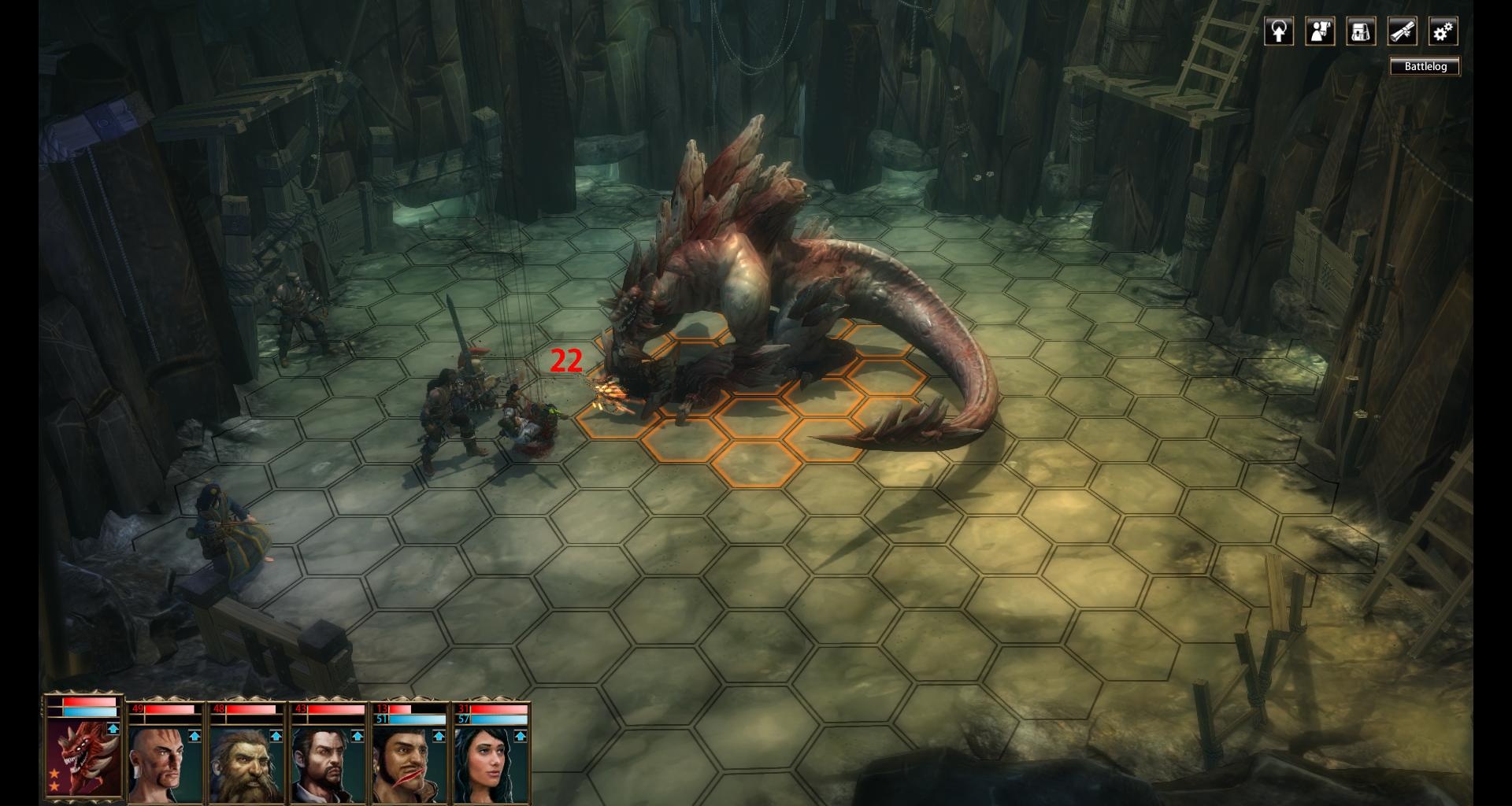The width and height of the screenshot is (1512, 806).
Task: Open the Battlelog panel
Action: tap(1425, 67)
